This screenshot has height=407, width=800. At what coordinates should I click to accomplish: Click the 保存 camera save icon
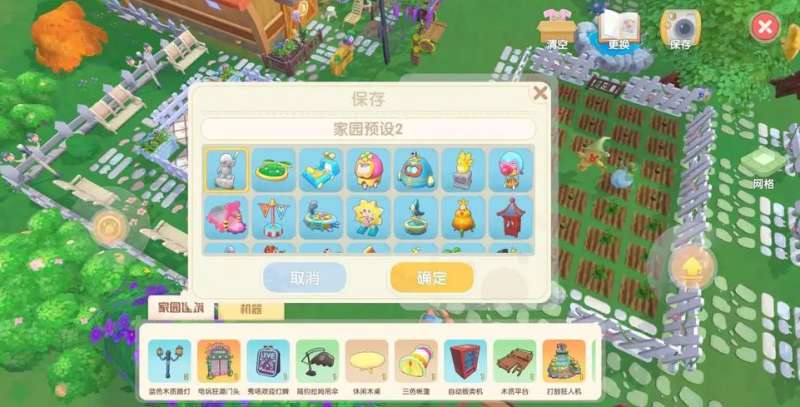[681, 30]
